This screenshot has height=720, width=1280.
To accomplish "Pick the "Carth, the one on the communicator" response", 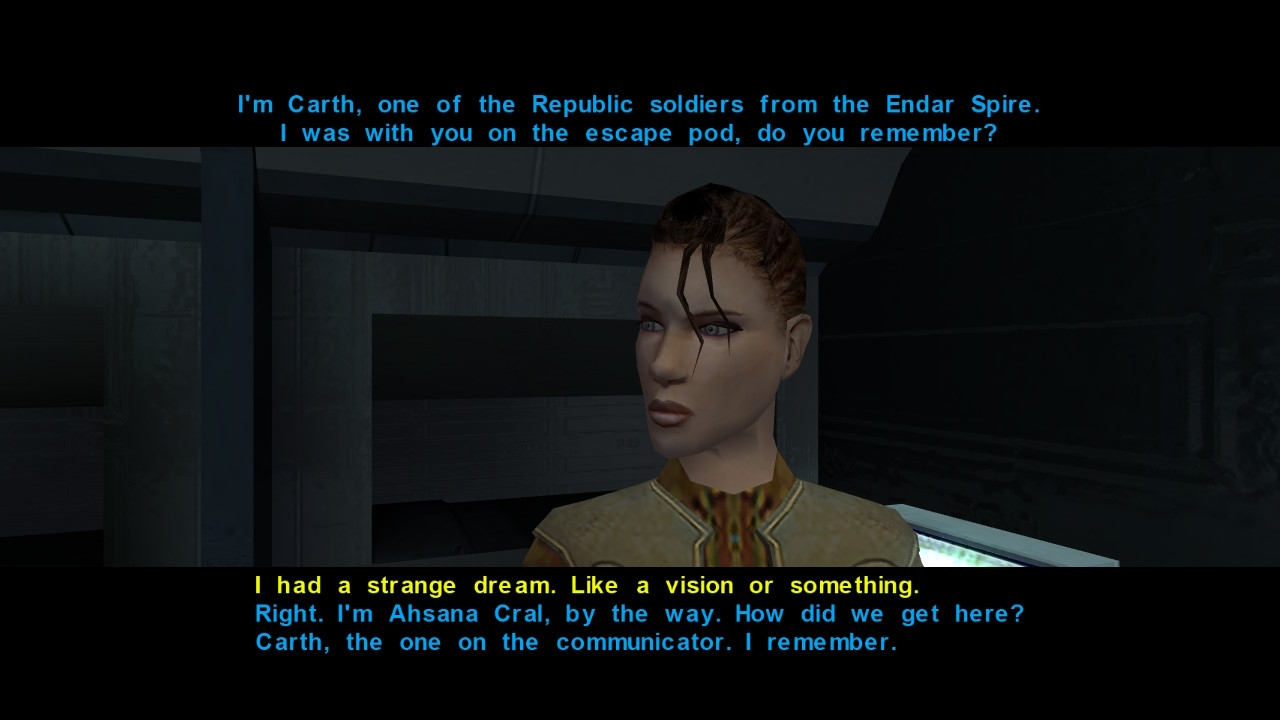I will [x=576, y=643].
